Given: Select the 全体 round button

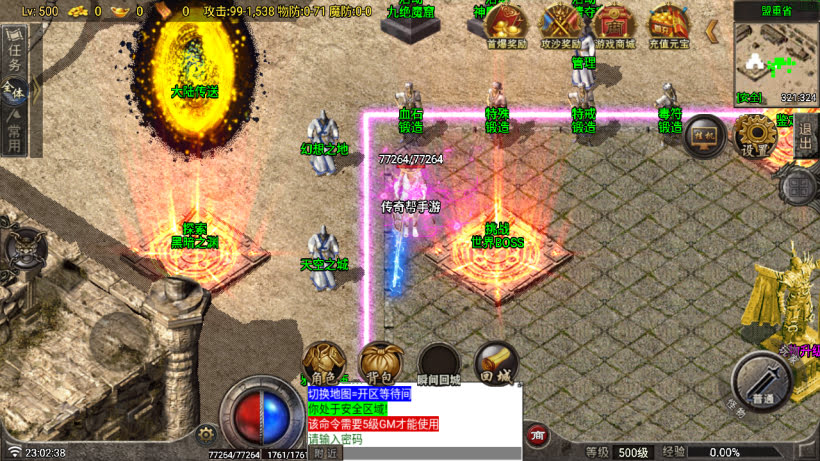Looking at the screenshot, I should point(14,91).
